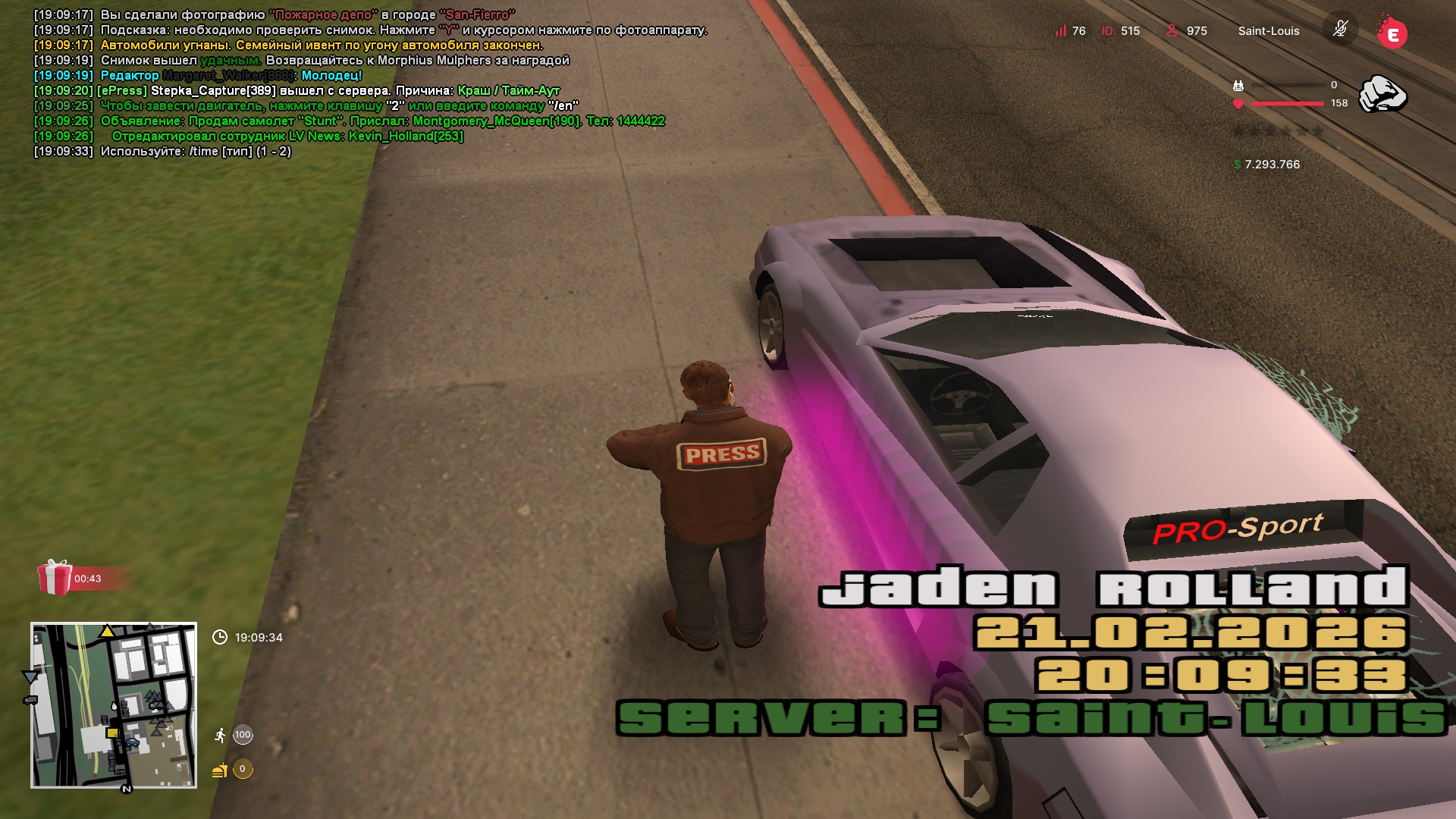The image size is (1456, 819).
Task: Select the fist weapon icon
Action: (1382, 94)
